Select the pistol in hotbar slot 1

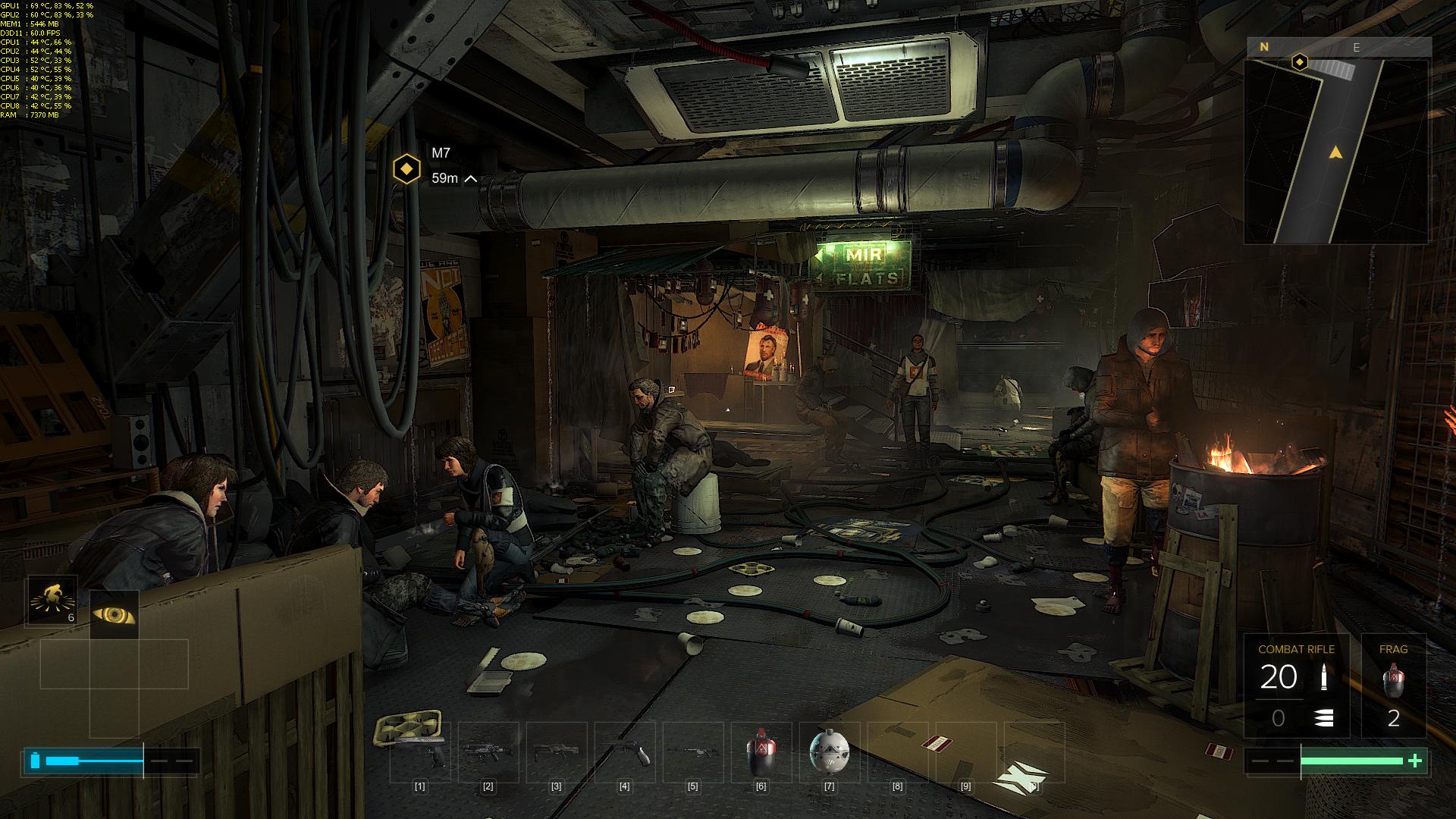[x=420, y=751]
